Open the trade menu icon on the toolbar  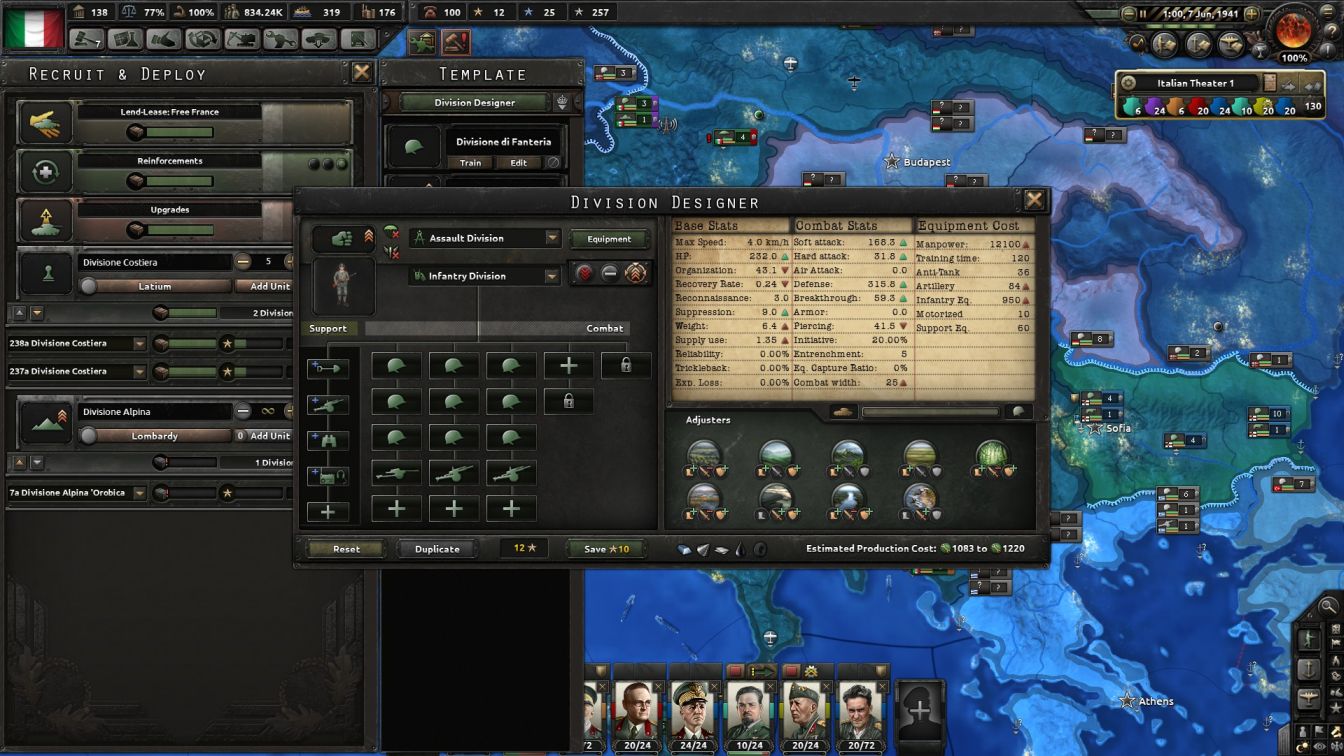coord(164,41)
